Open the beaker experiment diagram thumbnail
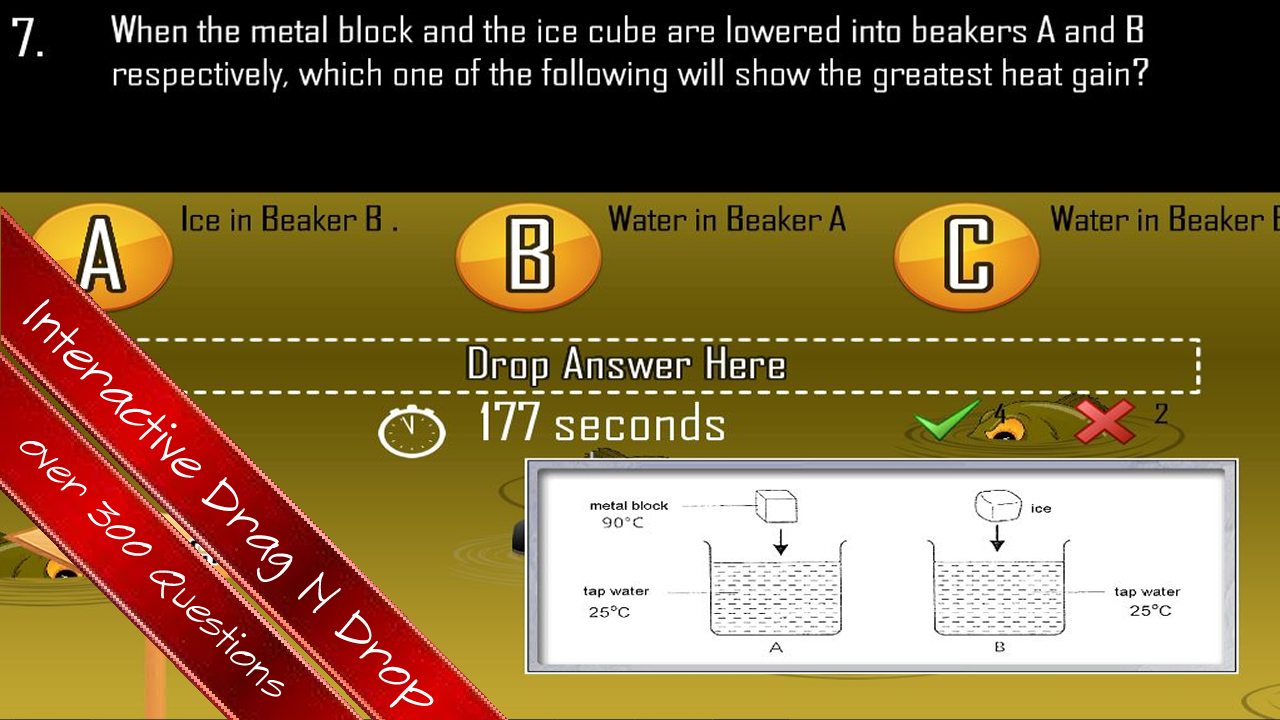Image resolution: width=1280 pixels, height=720 pixels. [x=880, y=565]
